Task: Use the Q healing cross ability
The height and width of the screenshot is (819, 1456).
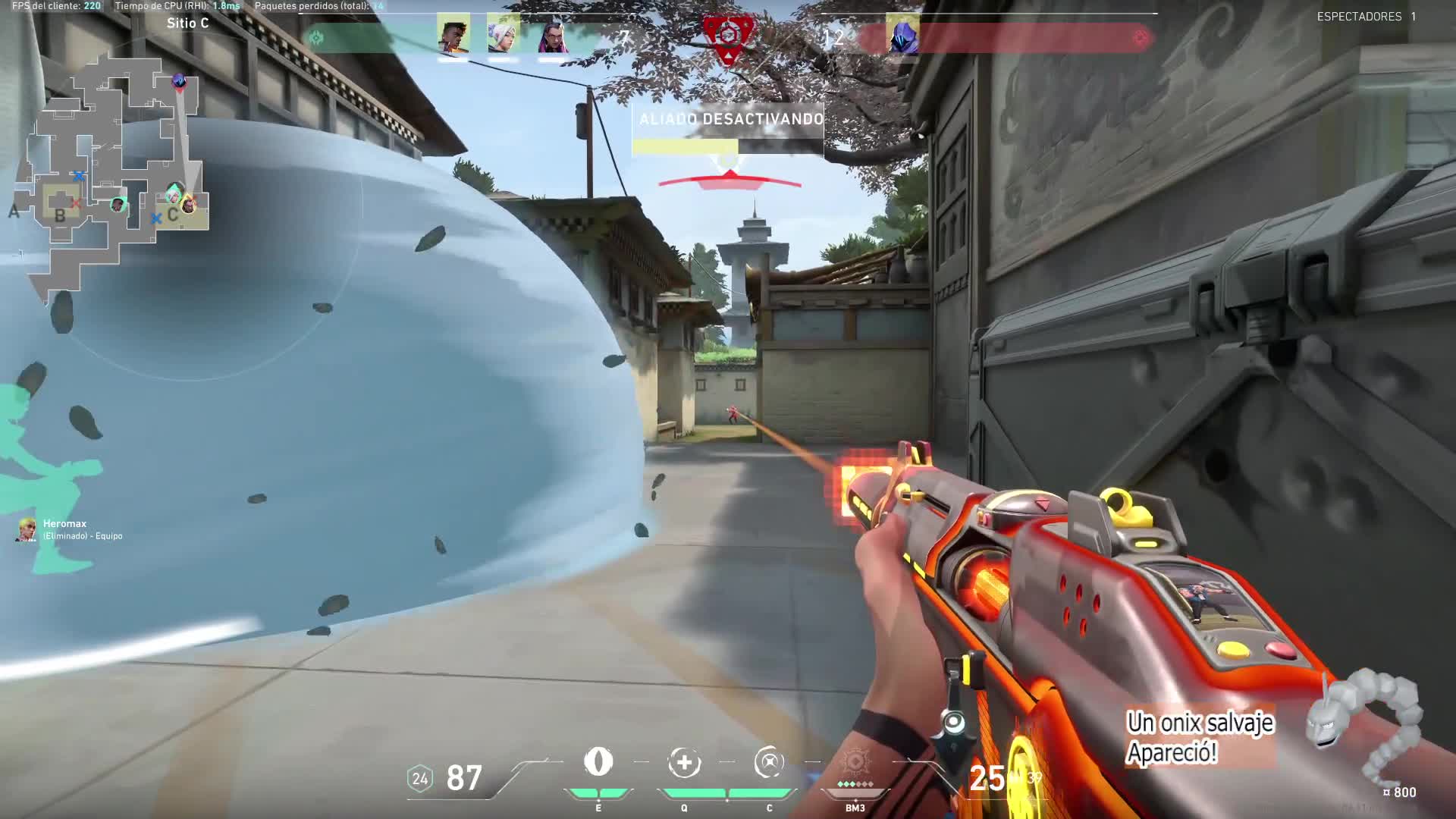Action: click(x=684, y=763)
